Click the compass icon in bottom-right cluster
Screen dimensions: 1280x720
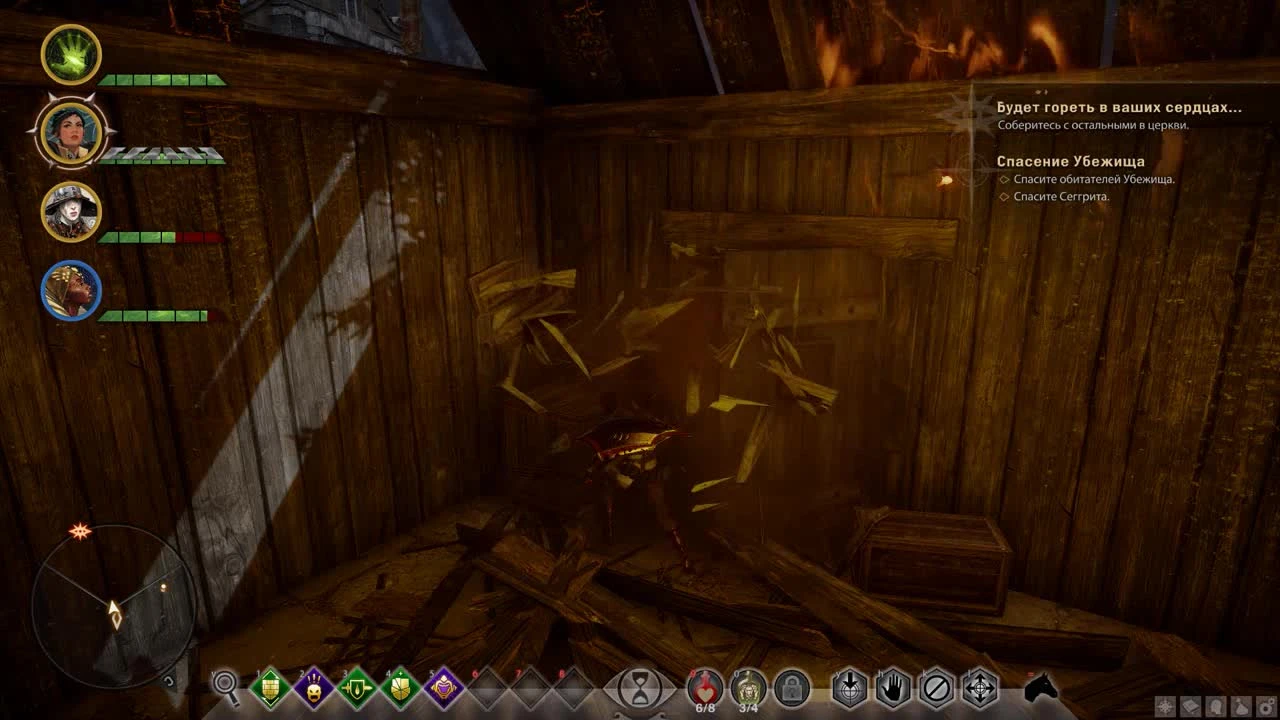pyautogui.click(x=1165, y=706)
